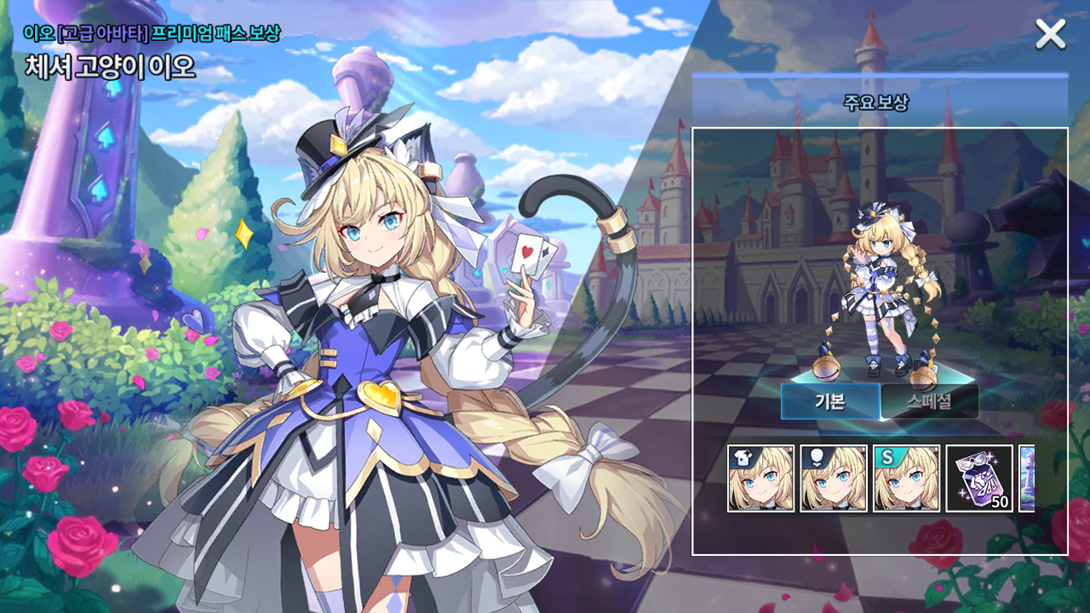
Task: Select the partially visible background reward
Action: [x=1027, y=479]
